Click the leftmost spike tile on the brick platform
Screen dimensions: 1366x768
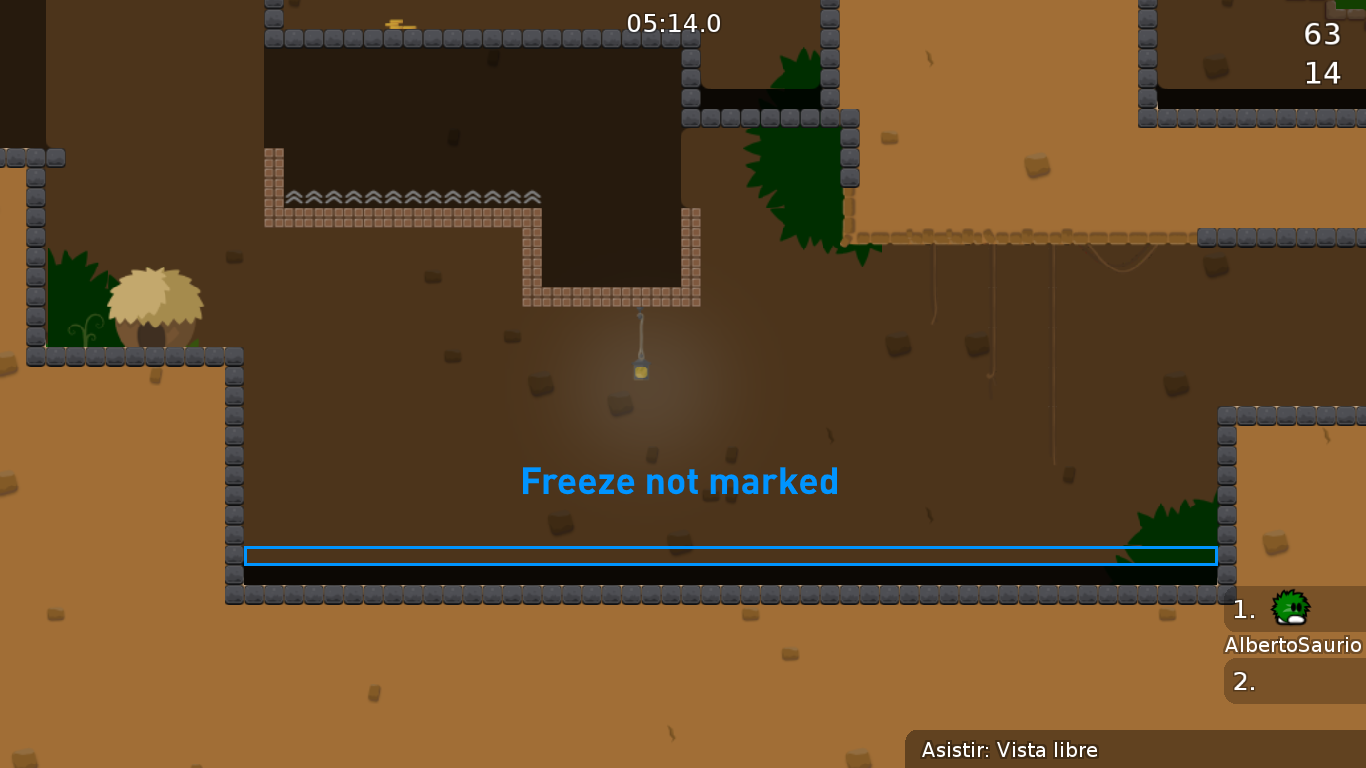293,197
